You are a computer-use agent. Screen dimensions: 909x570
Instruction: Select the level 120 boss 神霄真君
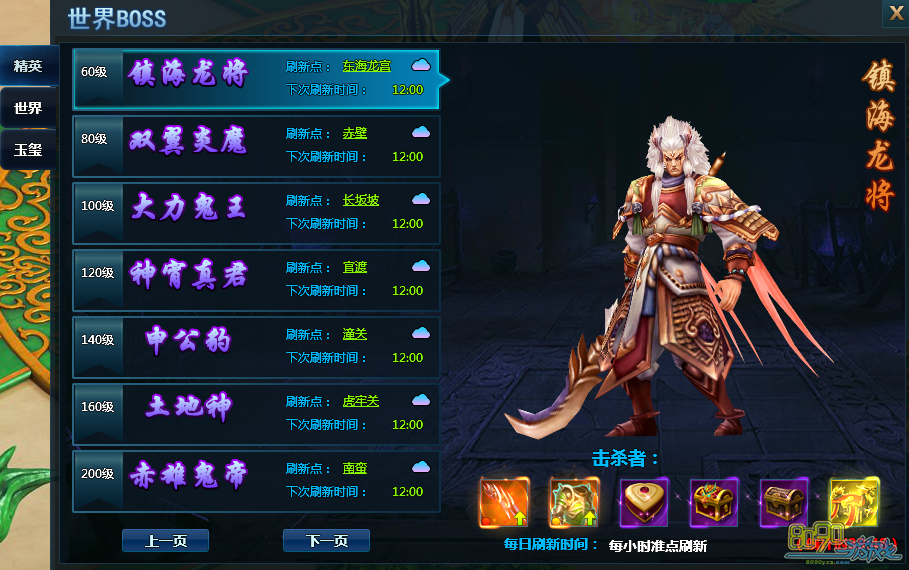pyautogui.click(x=189, y=275)
